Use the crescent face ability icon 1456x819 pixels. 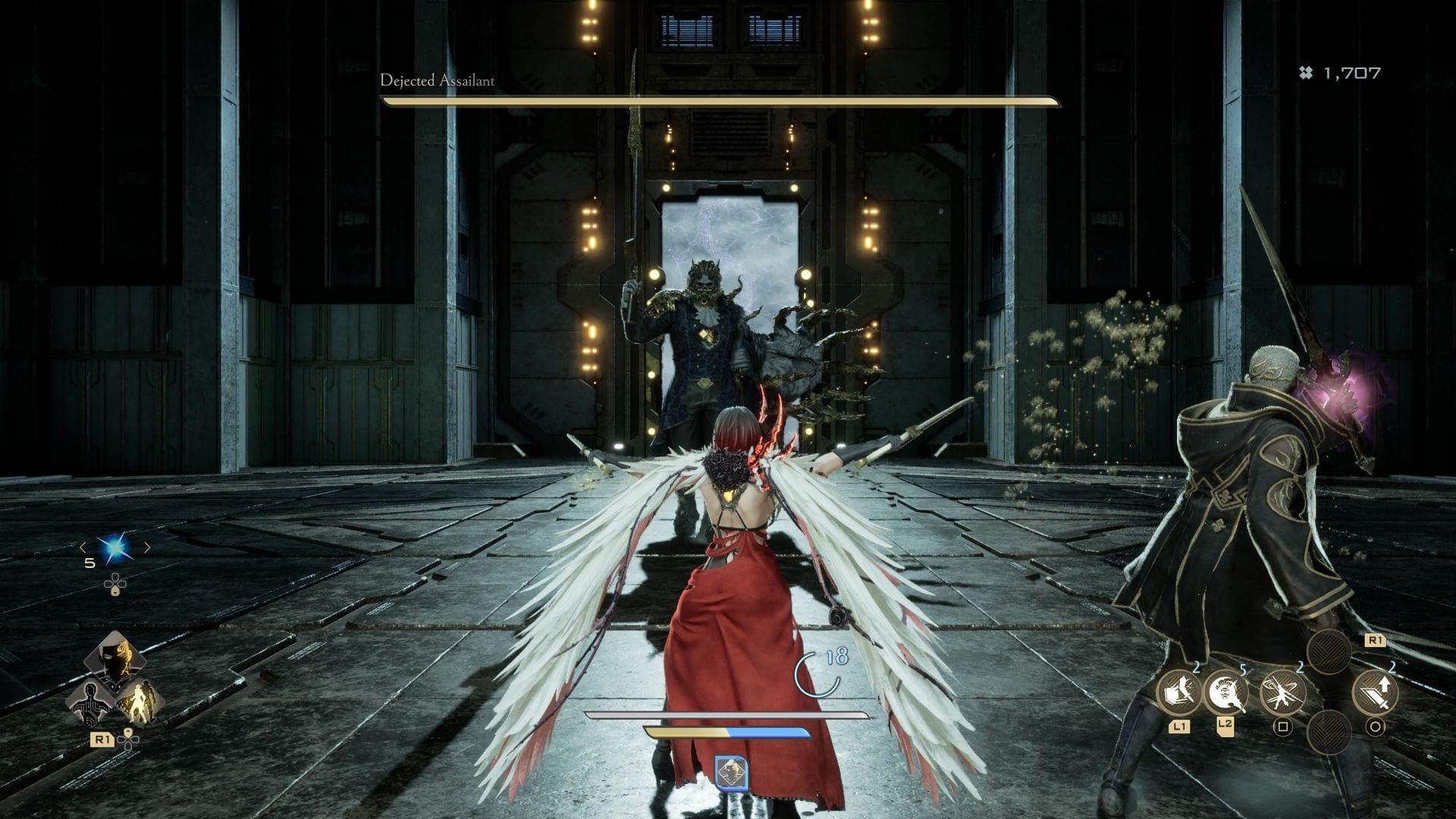[x=1225, y=692]
